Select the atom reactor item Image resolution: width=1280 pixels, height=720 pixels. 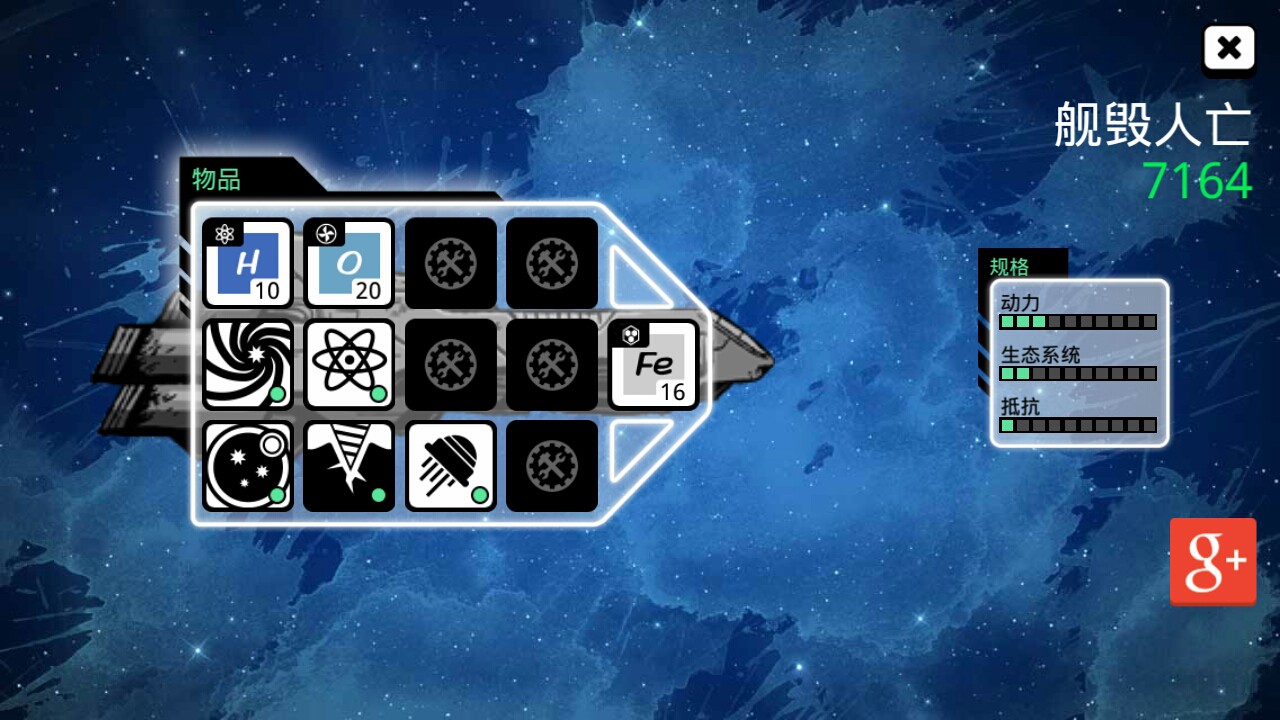tap(349, 364)
